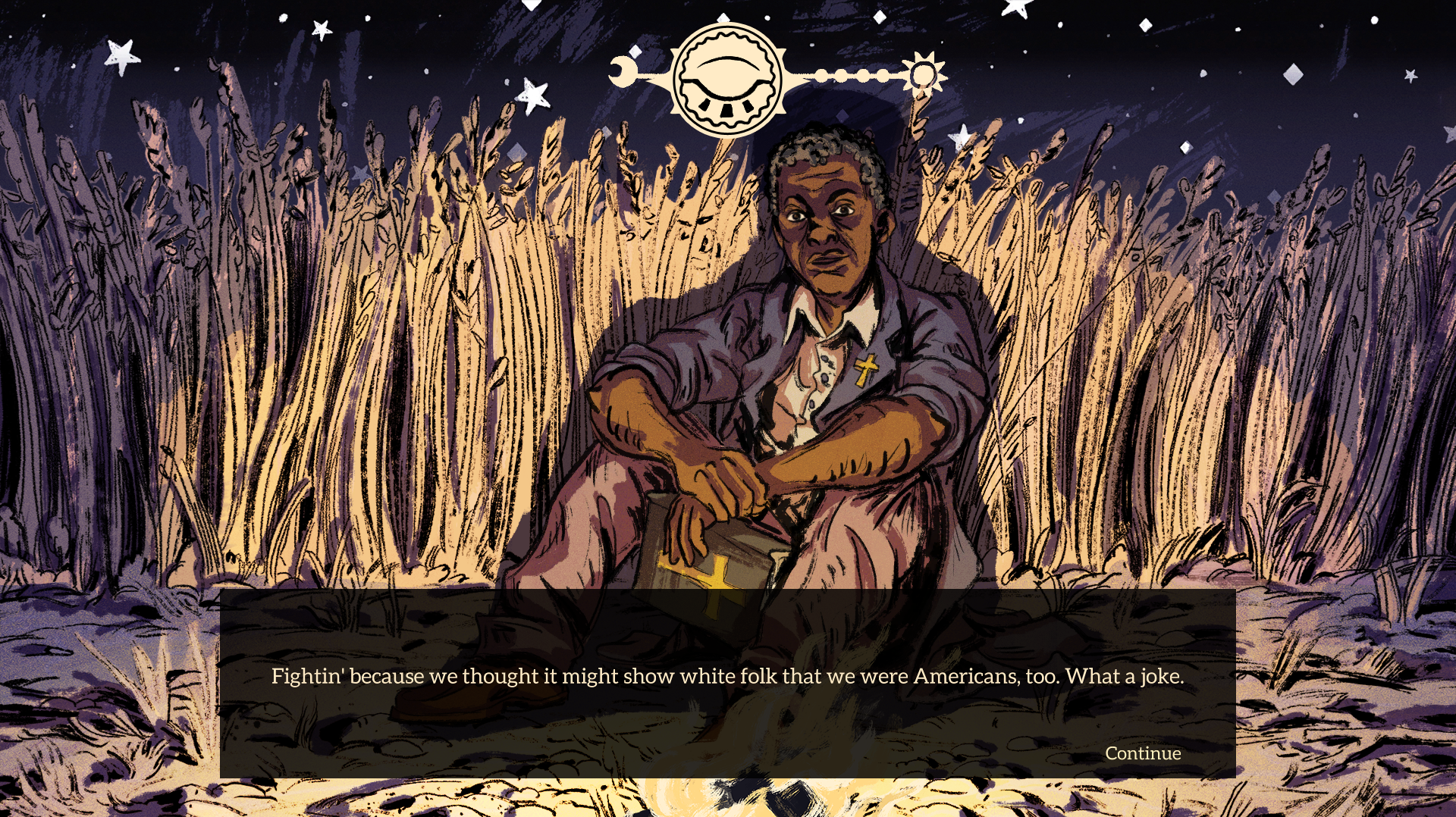
Task: Click the third dot to expand progress
Action: click(x=863, y=75)
